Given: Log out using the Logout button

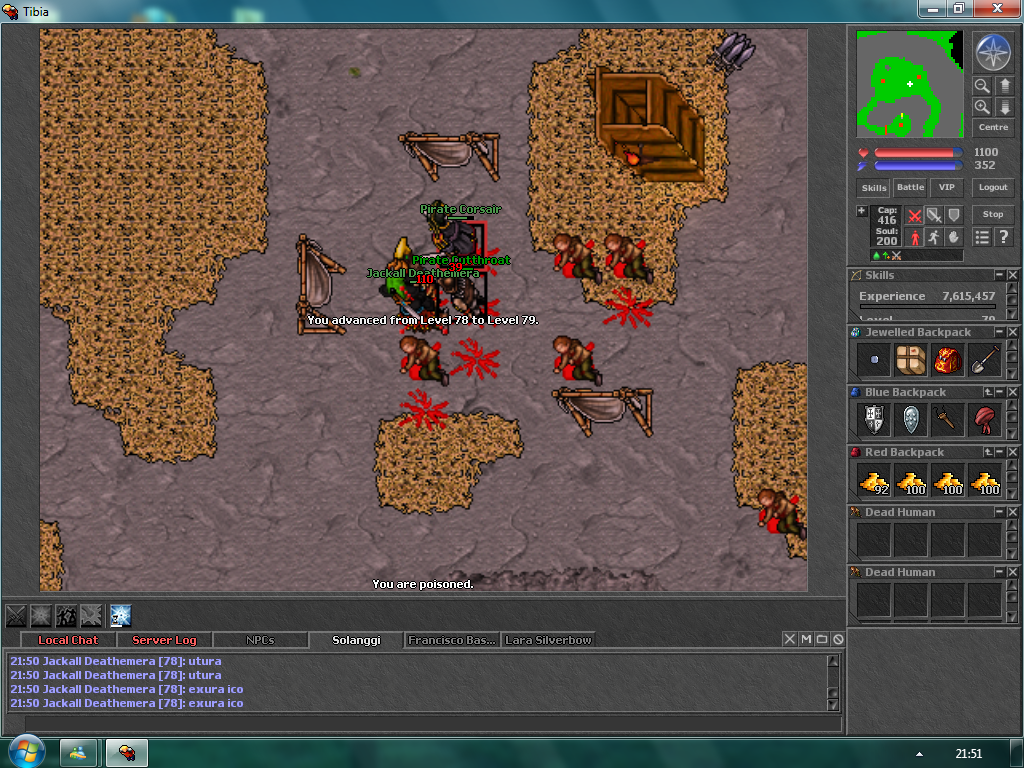Looking at the screenshot, I should 993,187.
